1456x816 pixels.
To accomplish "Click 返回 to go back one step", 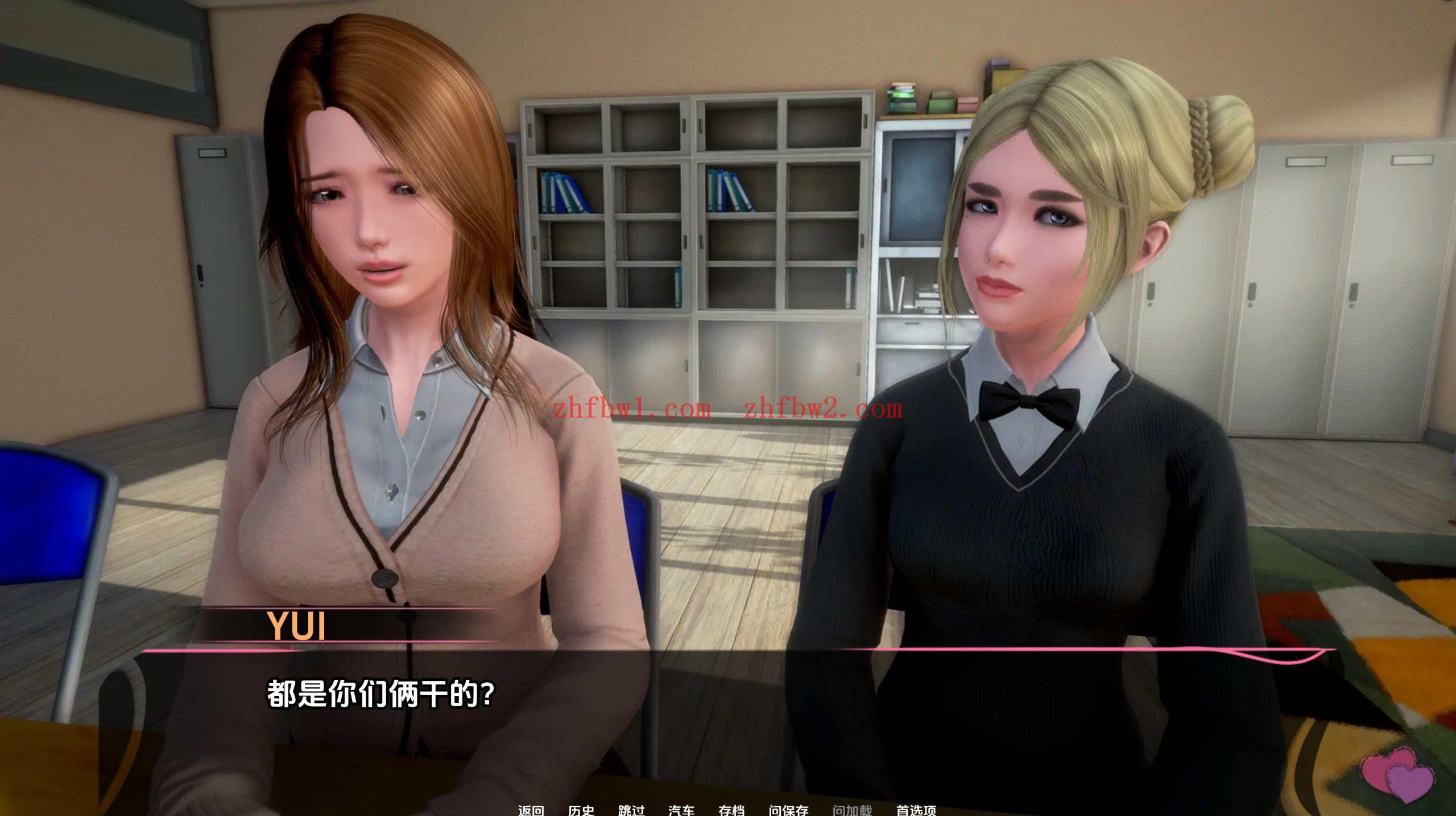I will [x=532, y=810].
